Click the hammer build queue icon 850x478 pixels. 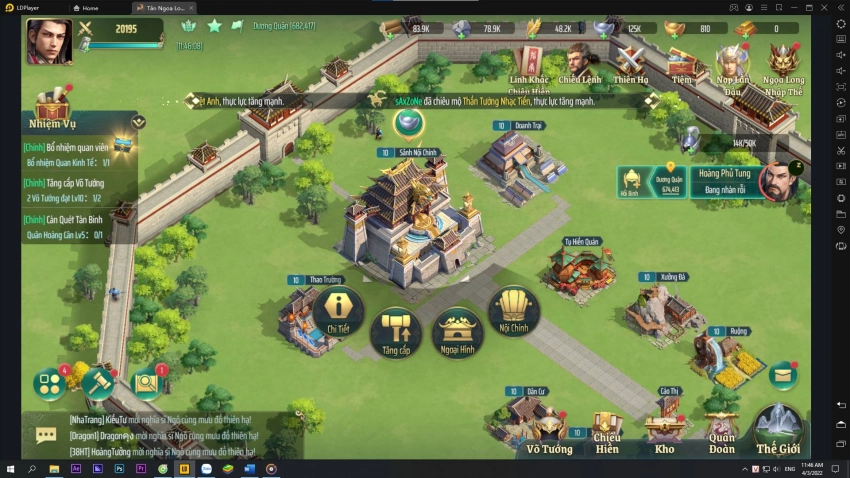[98, 381]
